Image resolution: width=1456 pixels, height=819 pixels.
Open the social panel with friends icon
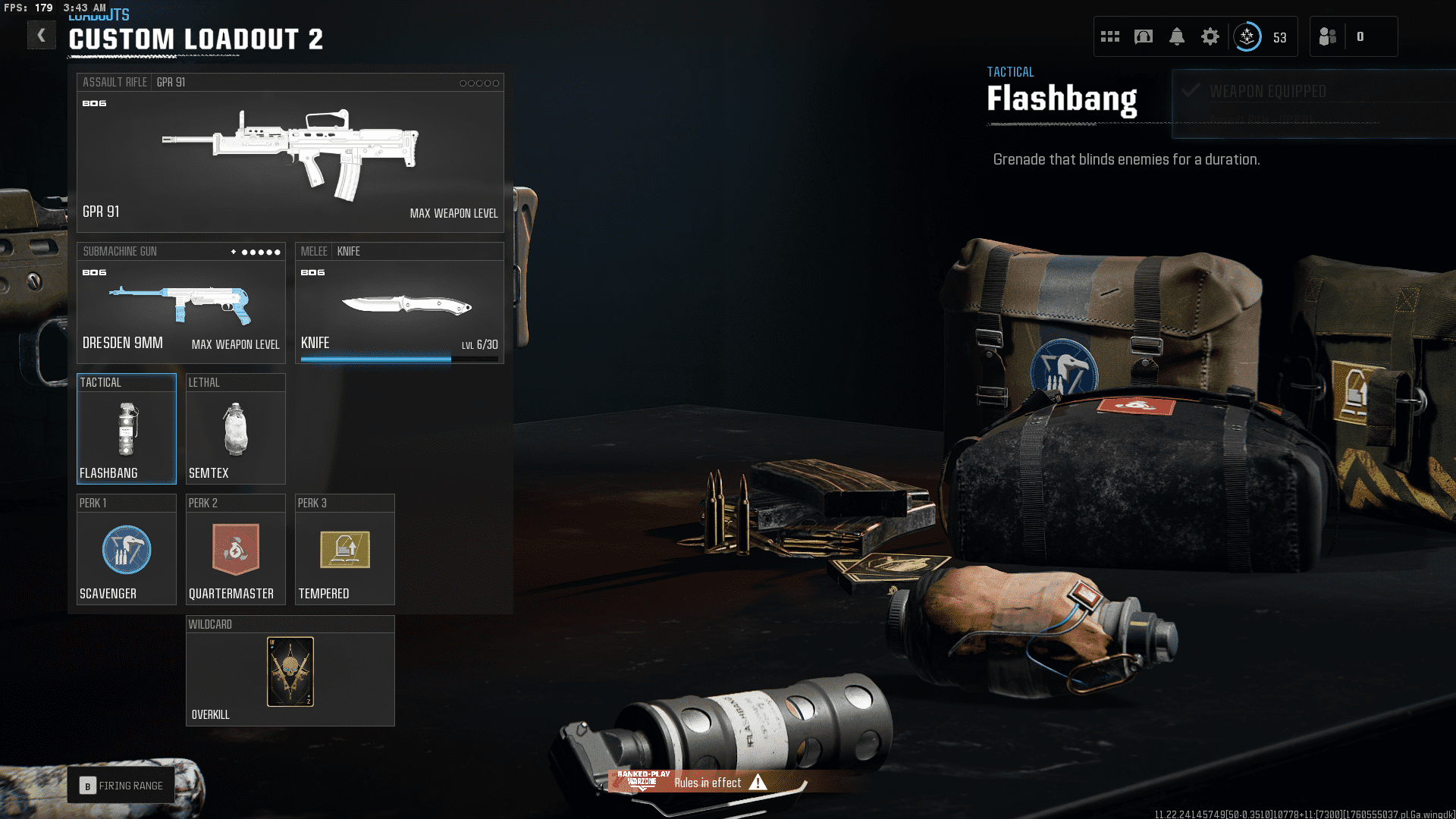point(1327,36)
